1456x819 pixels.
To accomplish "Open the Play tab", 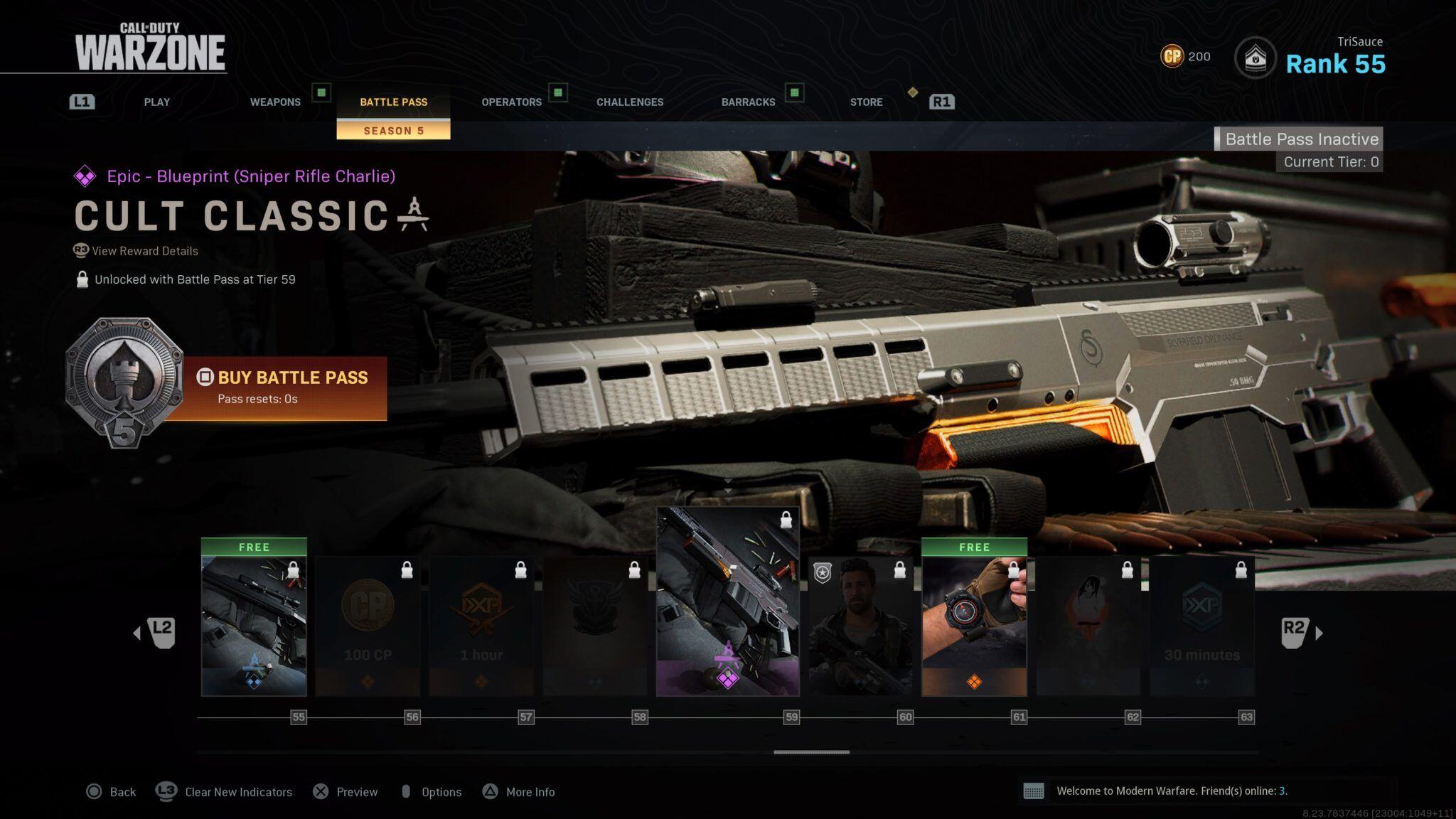I will [156, 102].
